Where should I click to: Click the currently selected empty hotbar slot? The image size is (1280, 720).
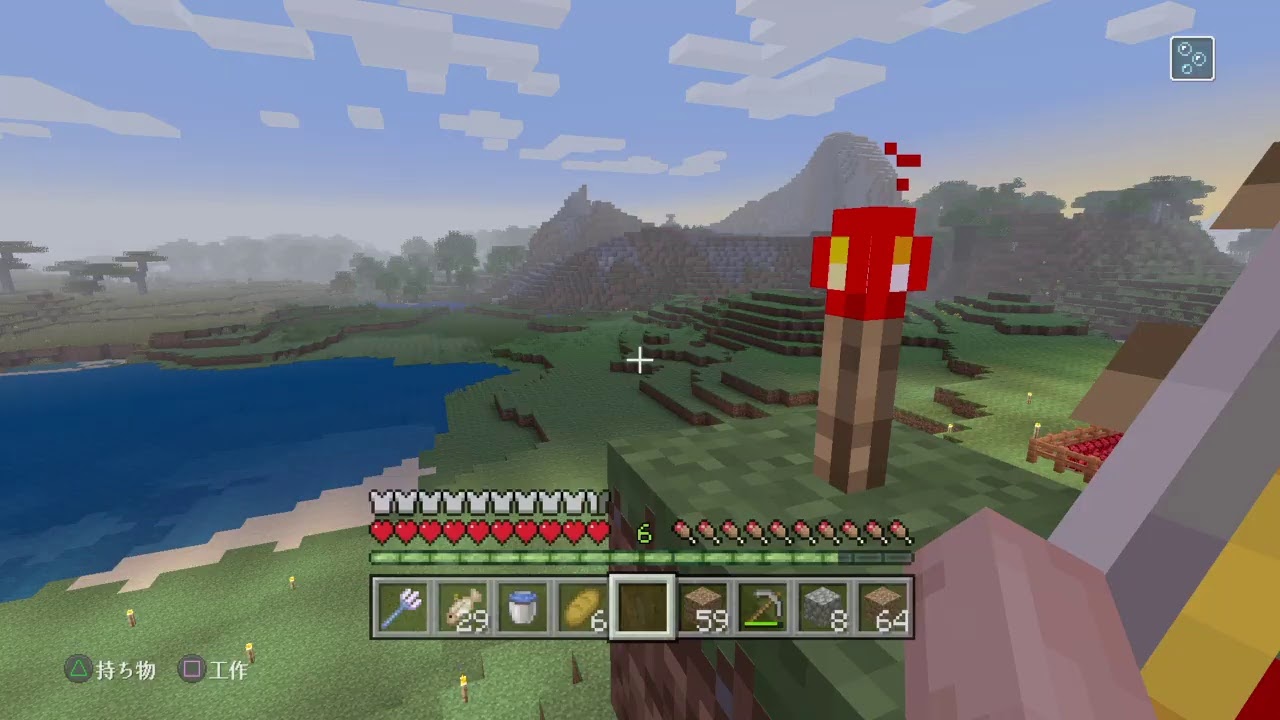(x=641, y=608)
